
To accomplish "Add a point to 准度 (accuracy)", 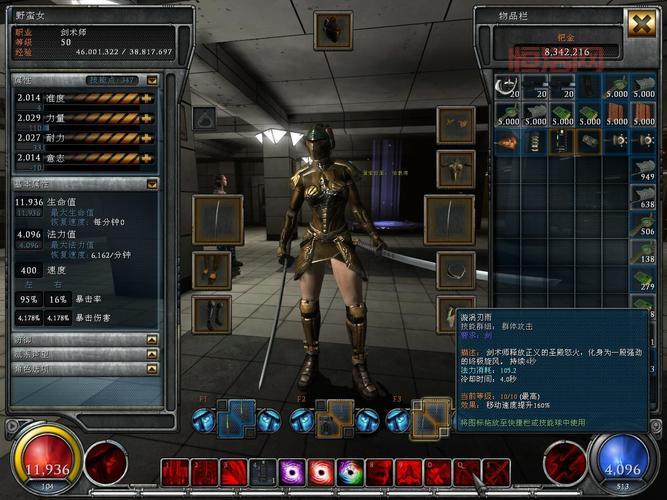I will (148, 99).
